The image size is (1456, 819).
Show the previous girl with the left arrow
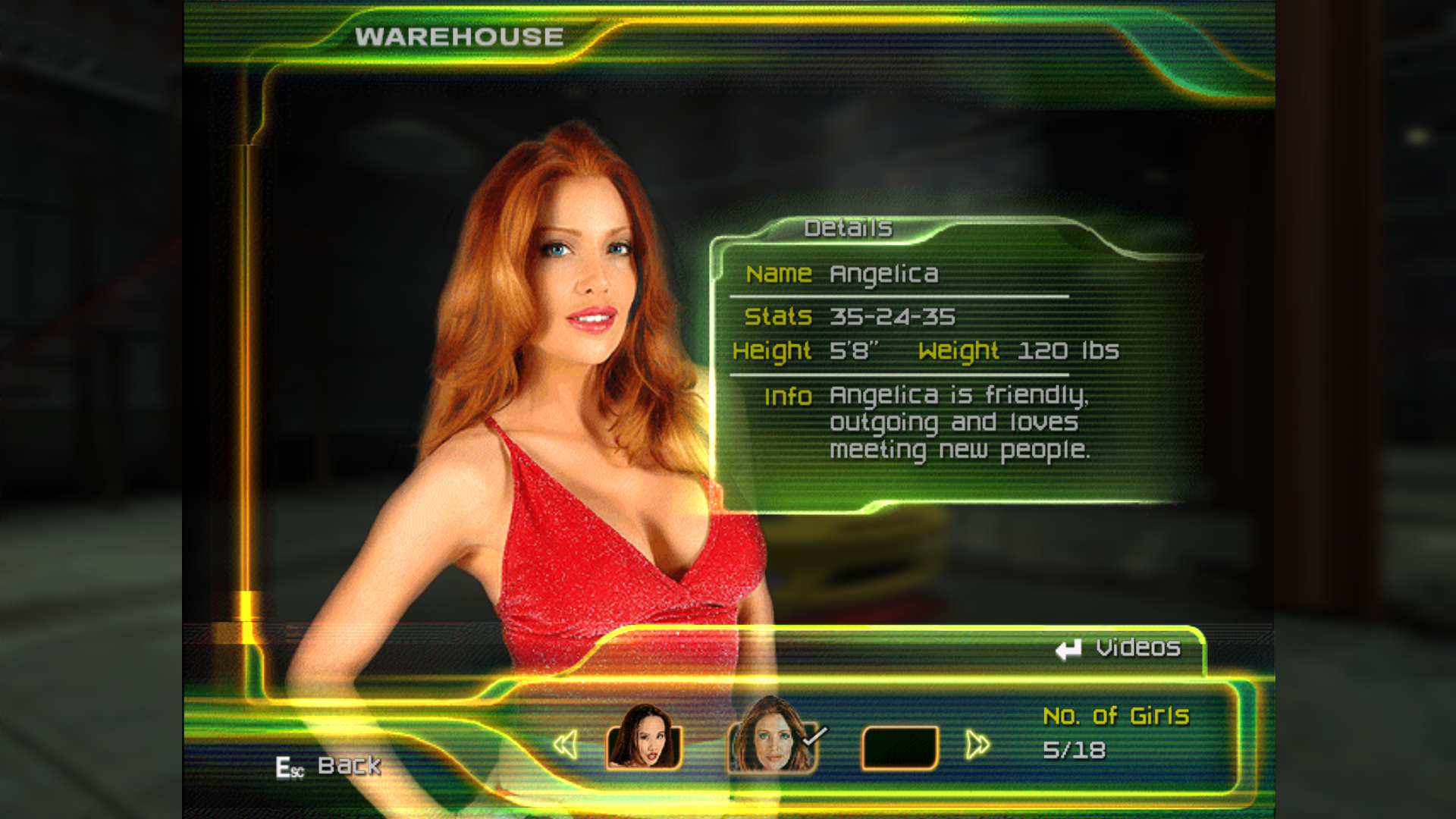point(566,745)
